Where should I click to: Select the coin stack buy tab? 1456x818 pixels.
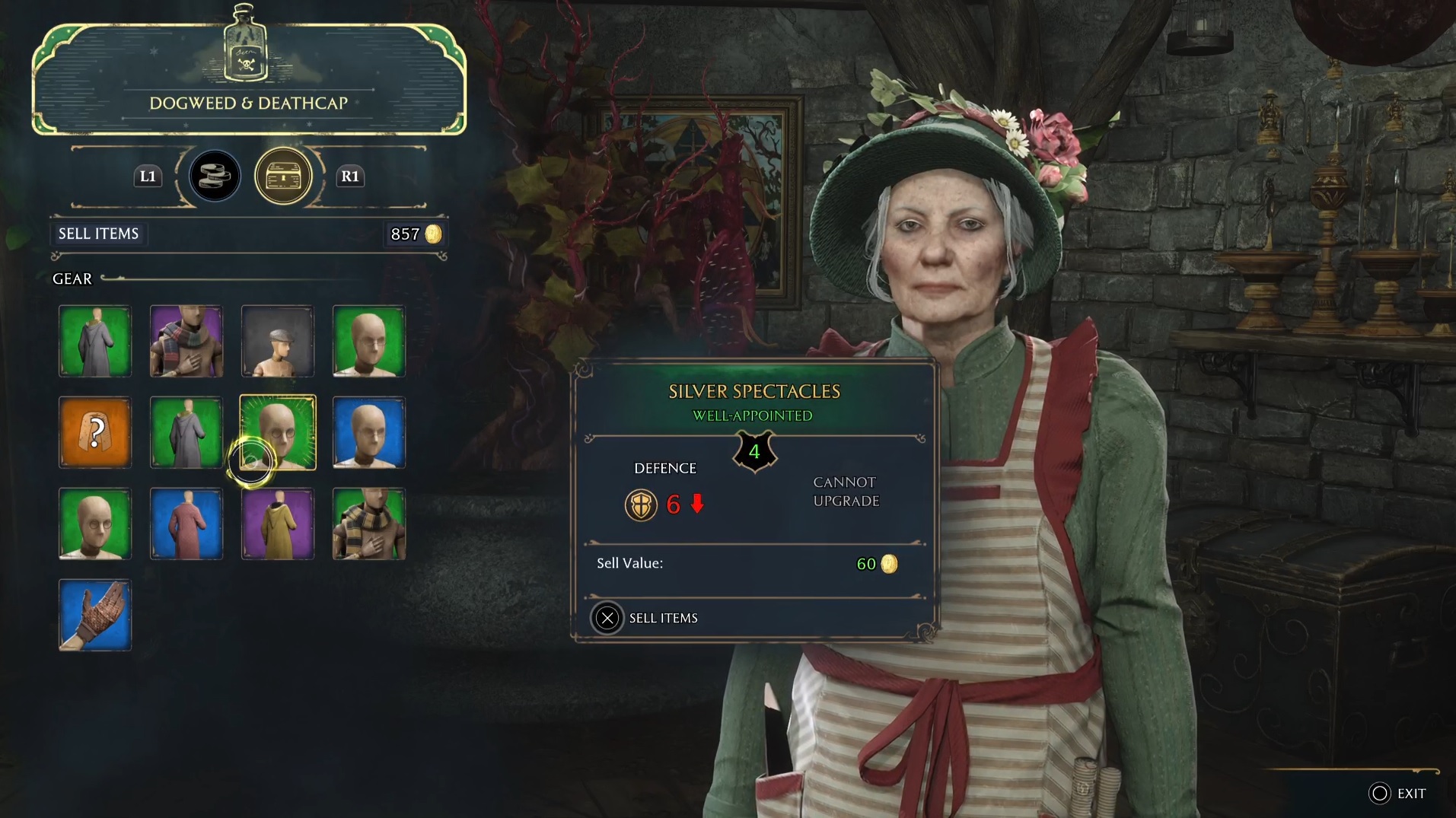(x=214, y=176)
